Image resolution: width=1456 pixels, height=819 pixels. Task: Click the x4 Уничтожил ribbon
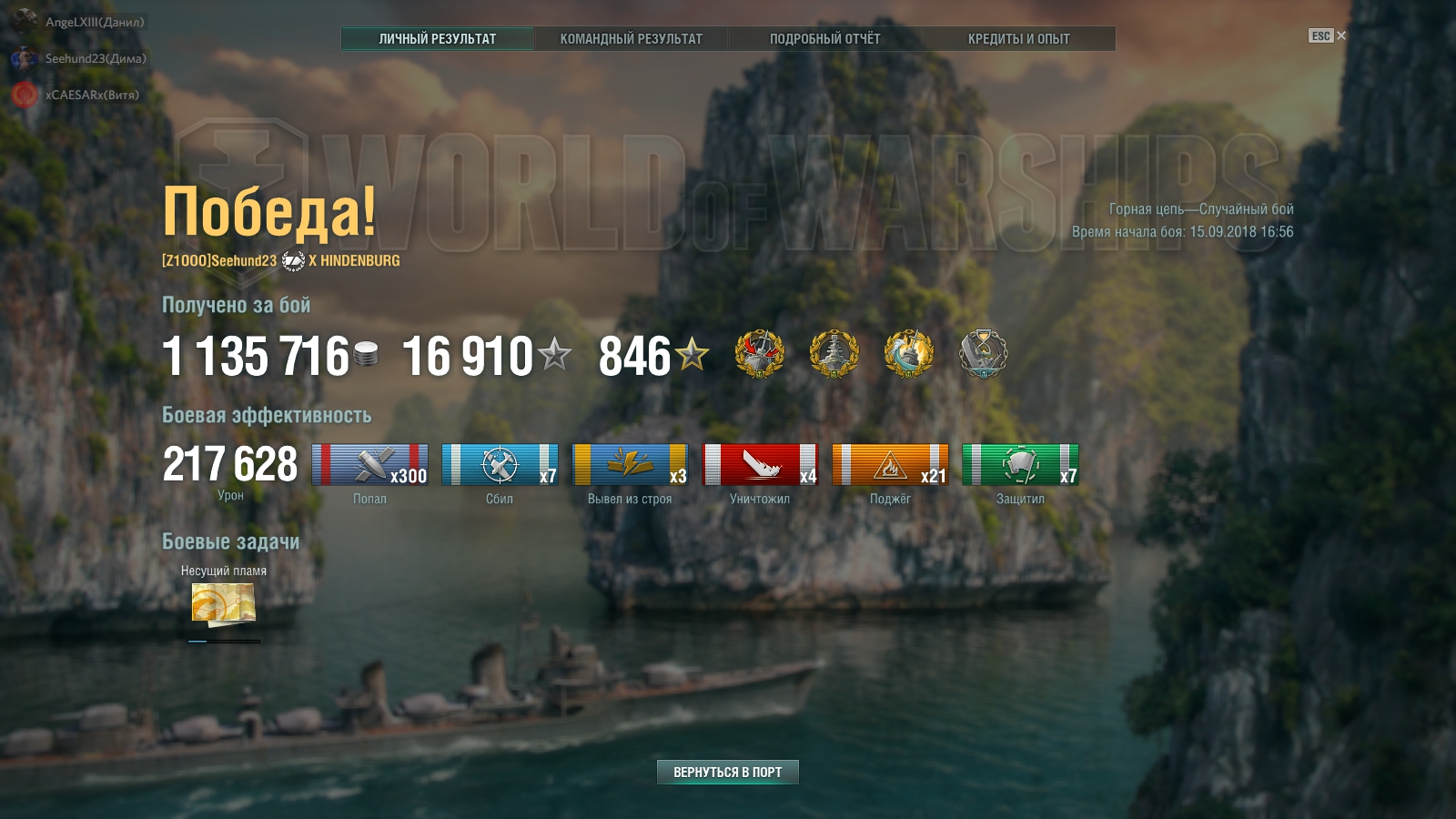point(760,464)
